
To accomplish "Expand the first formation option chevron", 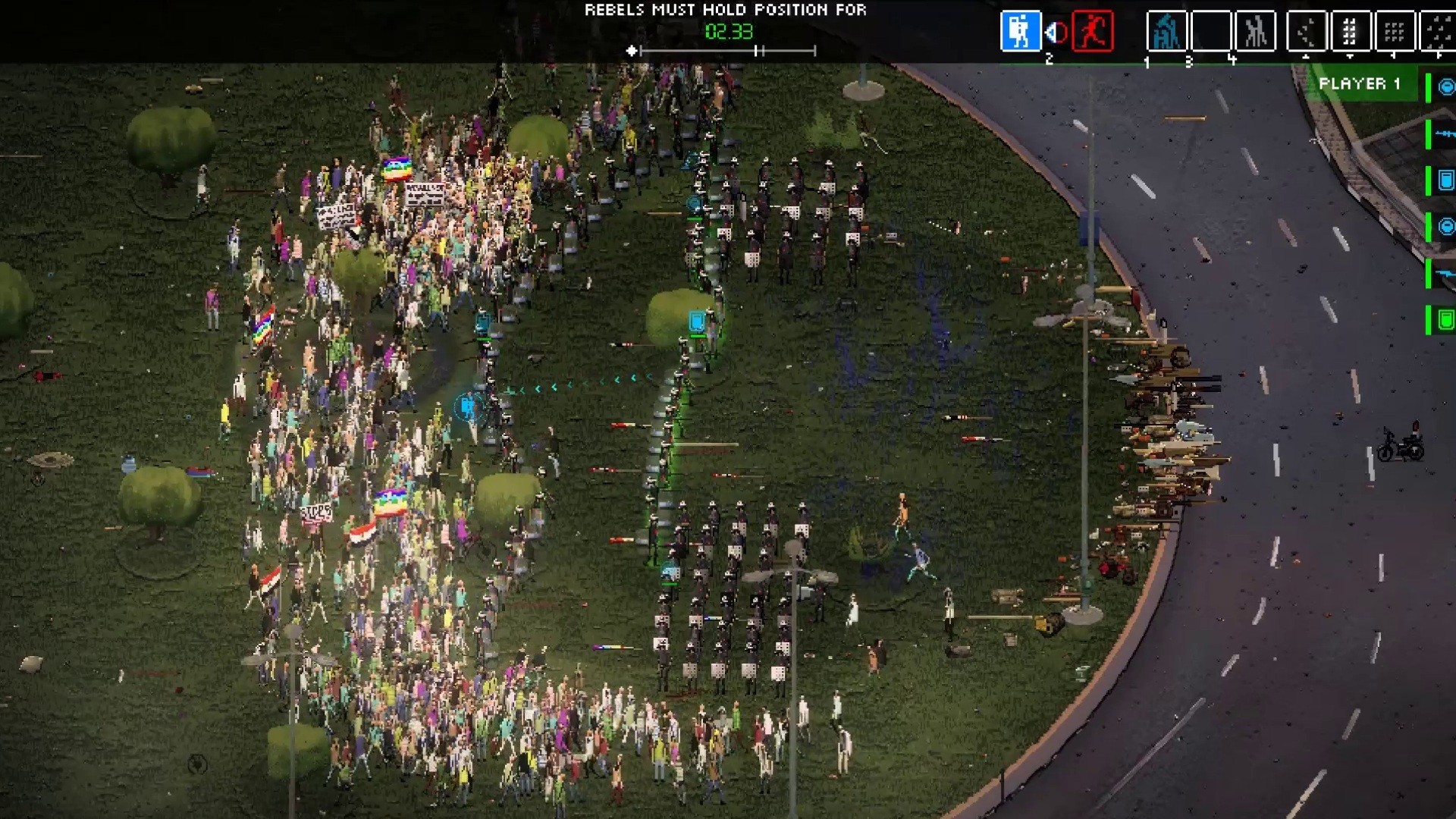I will tap(1307, 55).
